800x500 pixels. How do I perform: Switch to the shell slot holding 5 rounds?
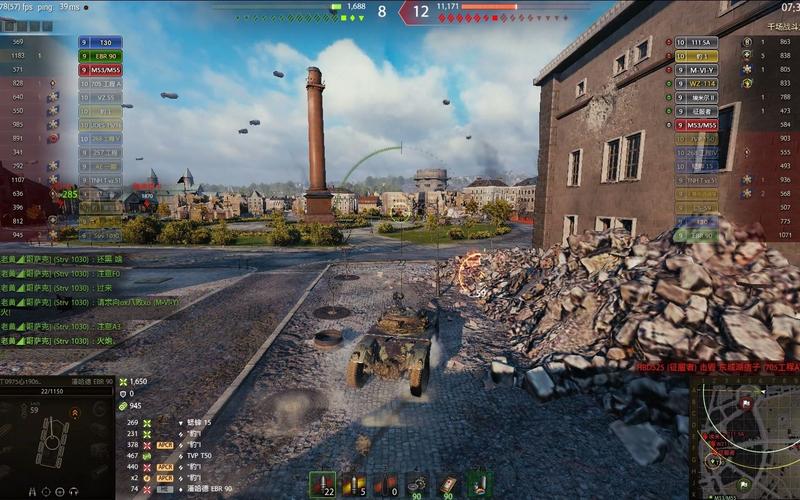[x=351, y=485]
